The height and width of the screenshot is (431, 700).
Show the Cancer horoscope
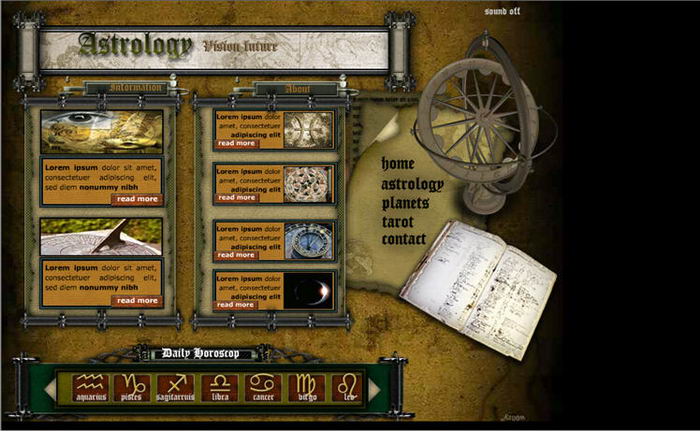point(262,388)
